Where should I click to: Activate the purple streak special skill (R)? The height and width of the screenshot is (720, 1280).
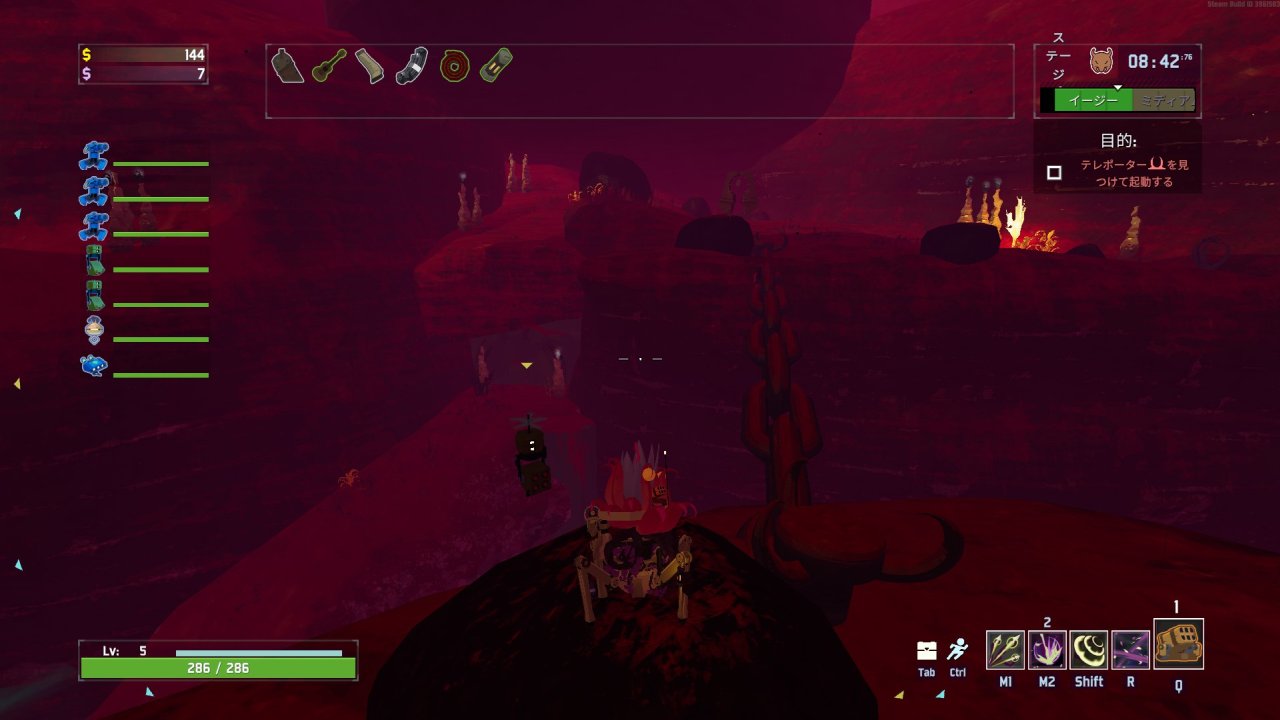pos(1131,650)
